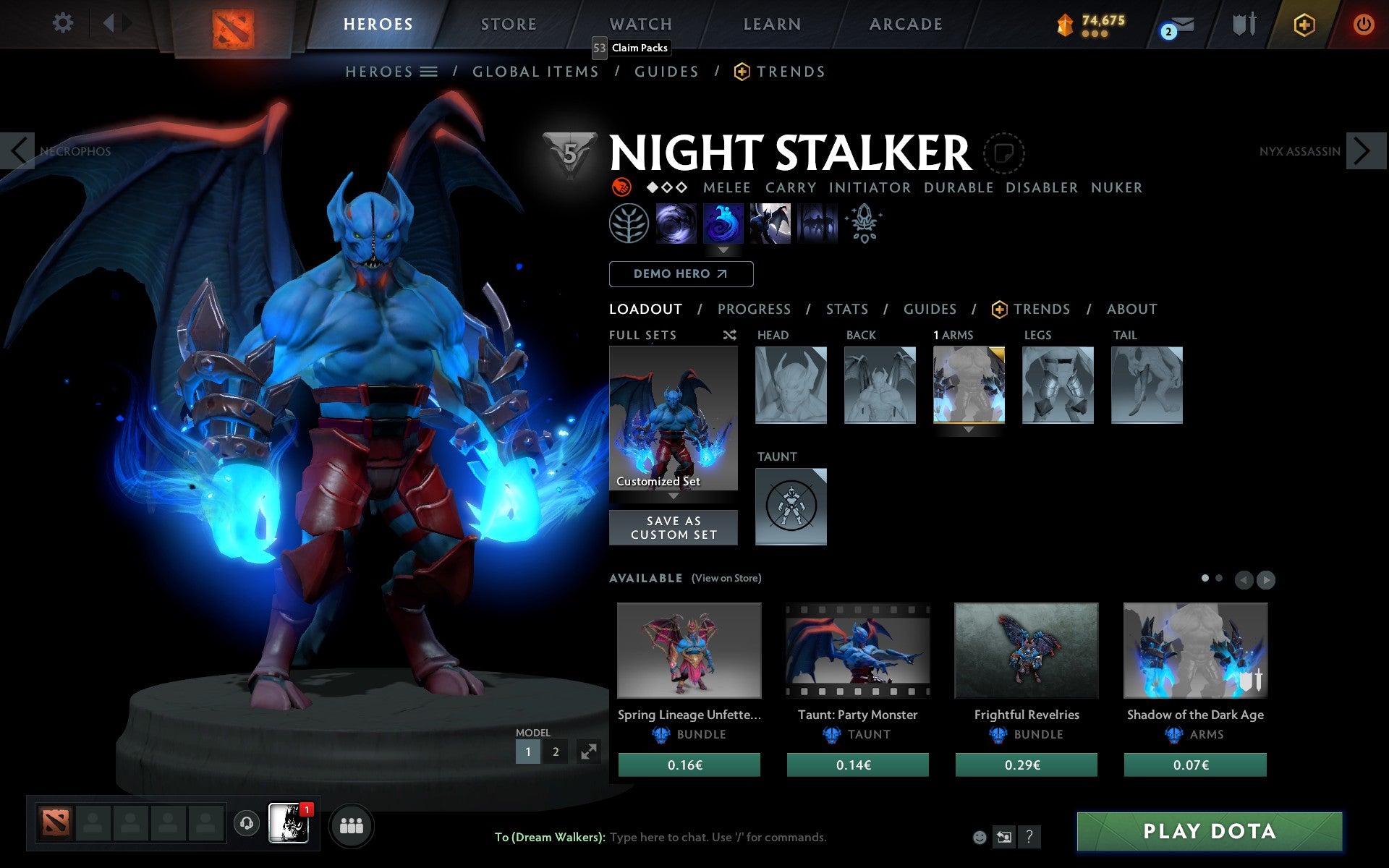Open the talent tree icon
This screenshot has width=1389, height=868.
pyautogui.click(x=629, y=224)
